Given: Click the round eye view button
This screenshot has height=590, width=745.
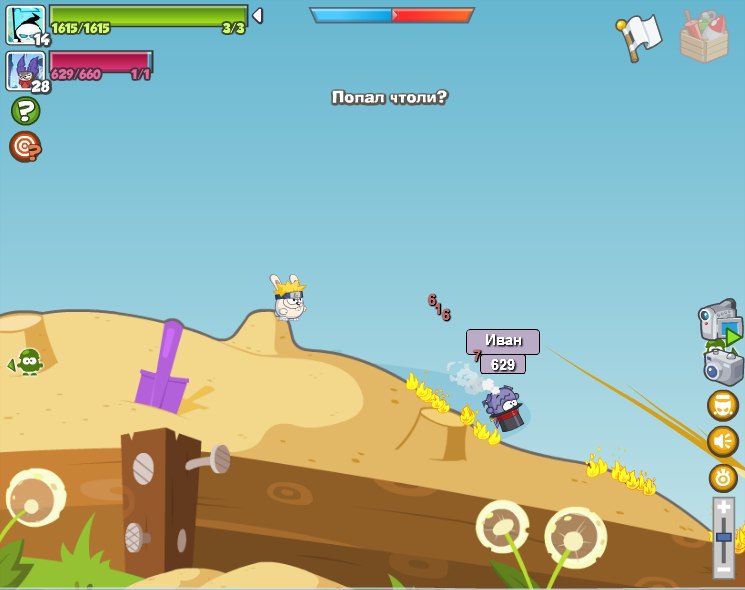Looking at the screenshot, I should 723,478.
